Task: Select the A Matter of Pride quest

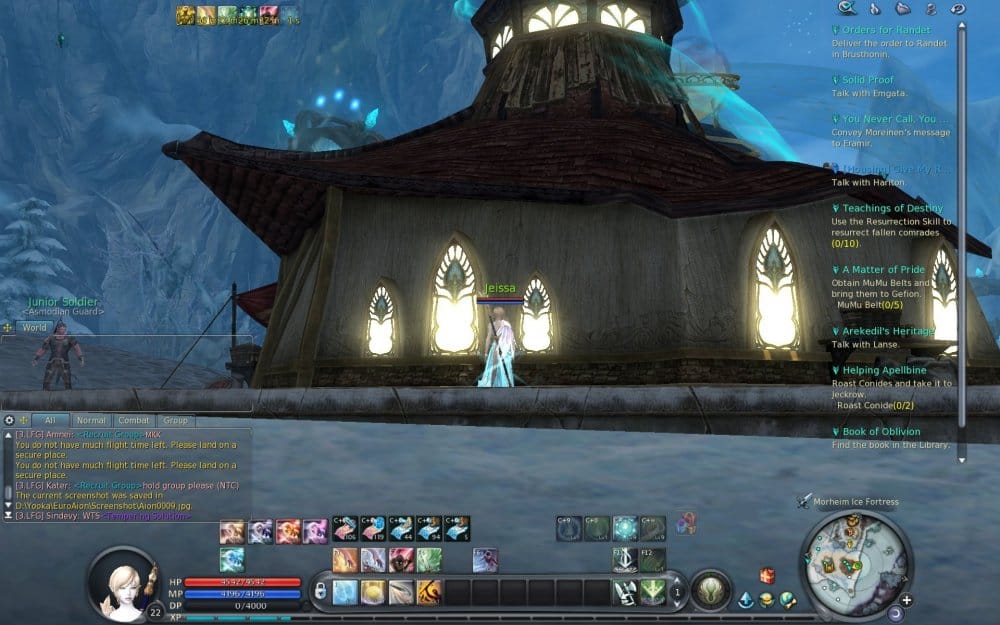Action: point(883,270)
